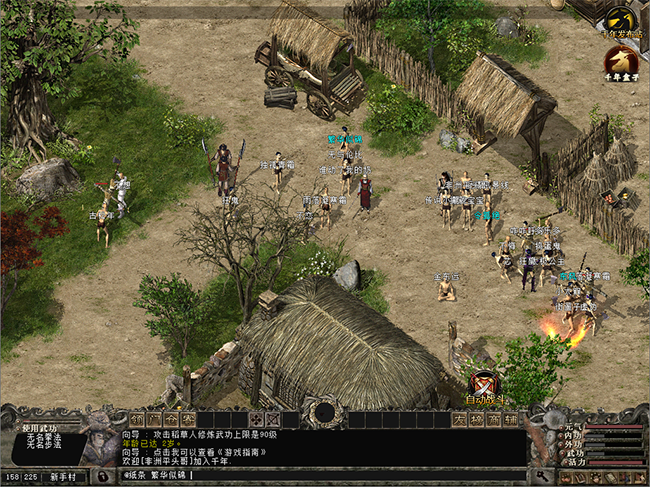Select the 尸 button on the bar
Image resolution: width=650 pixels, height=487 pixels.
[x=154, y=418]
